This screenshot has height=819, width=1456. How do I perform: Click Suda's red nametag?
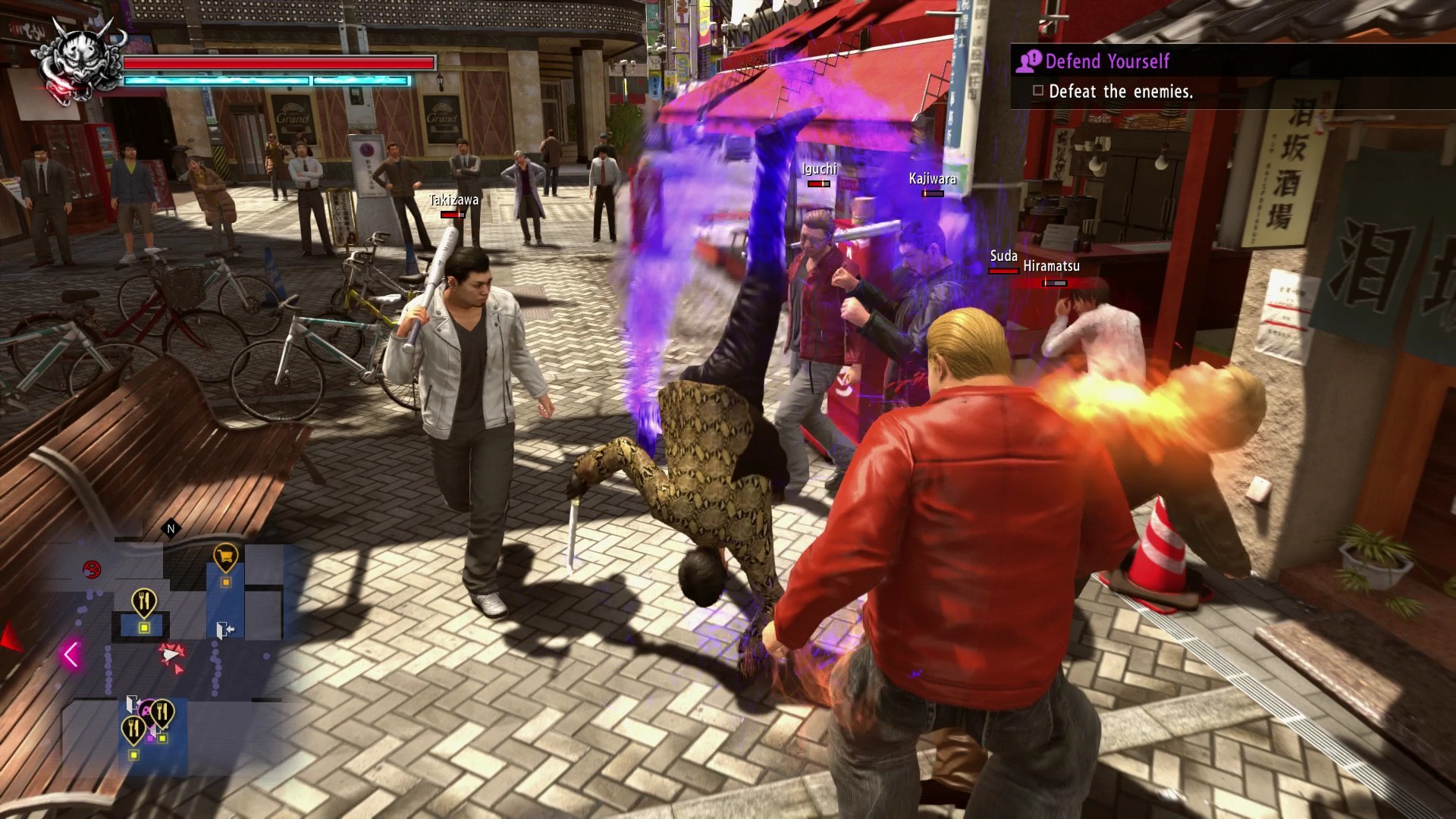pyautogui.click(x=1005, y=257)
